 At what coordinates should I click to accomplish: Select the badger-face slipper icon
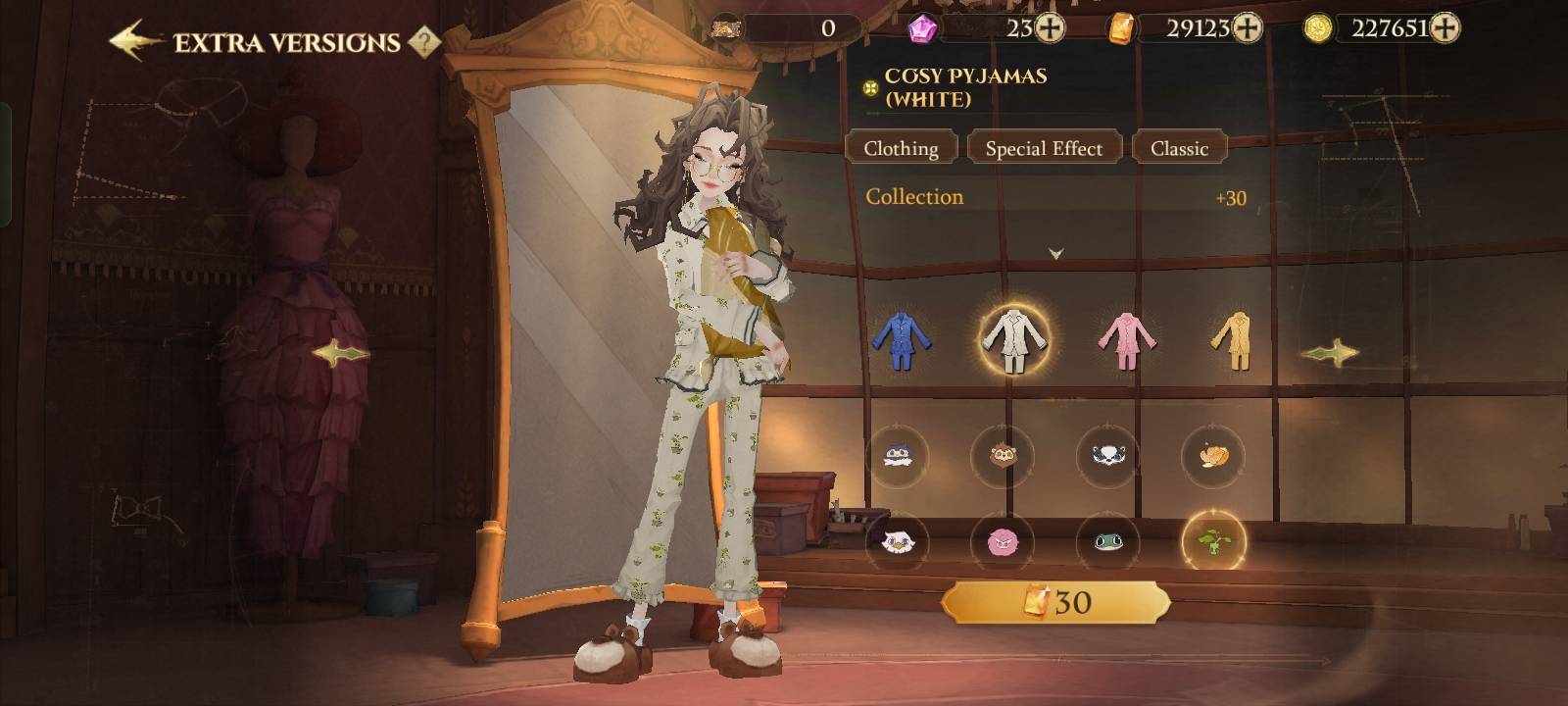point(1107,455)
